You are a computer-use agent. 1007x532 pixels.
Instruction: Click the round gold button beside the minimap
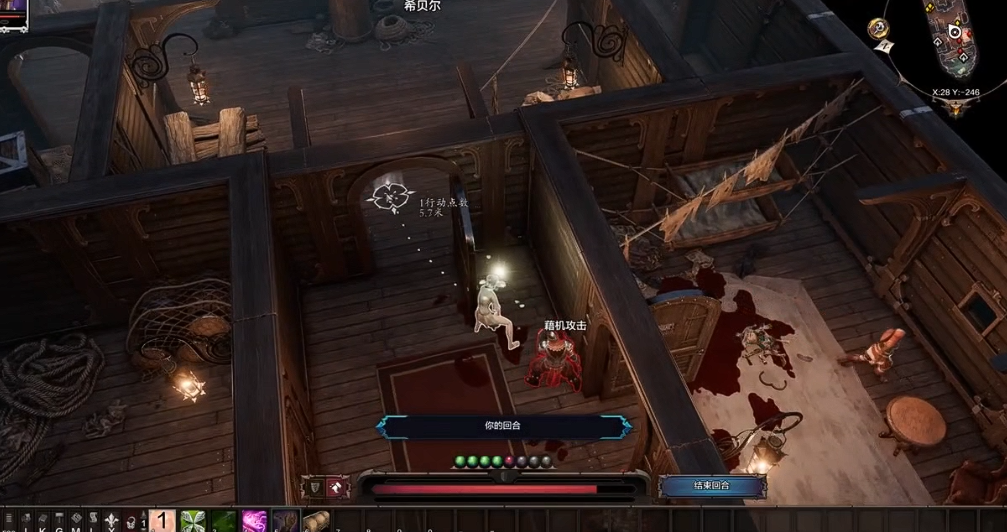pos(876,27)
